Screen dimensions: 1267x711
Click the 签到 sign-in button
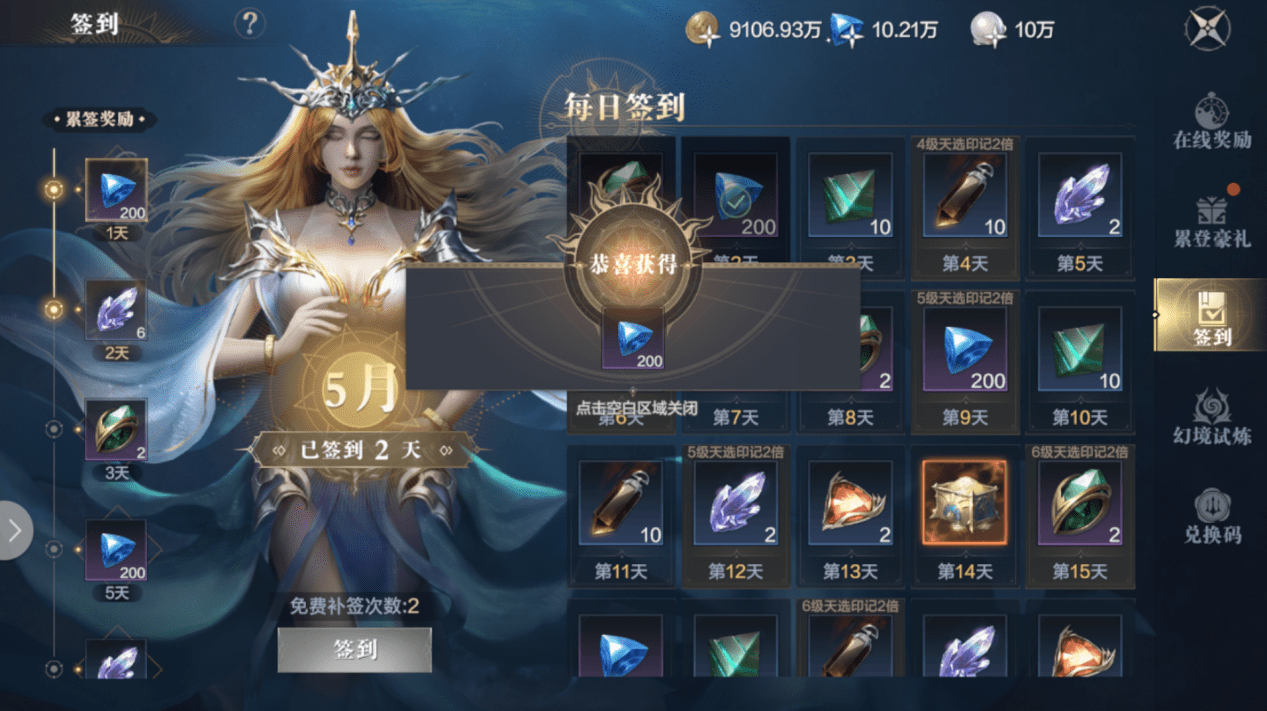point(354,650)
